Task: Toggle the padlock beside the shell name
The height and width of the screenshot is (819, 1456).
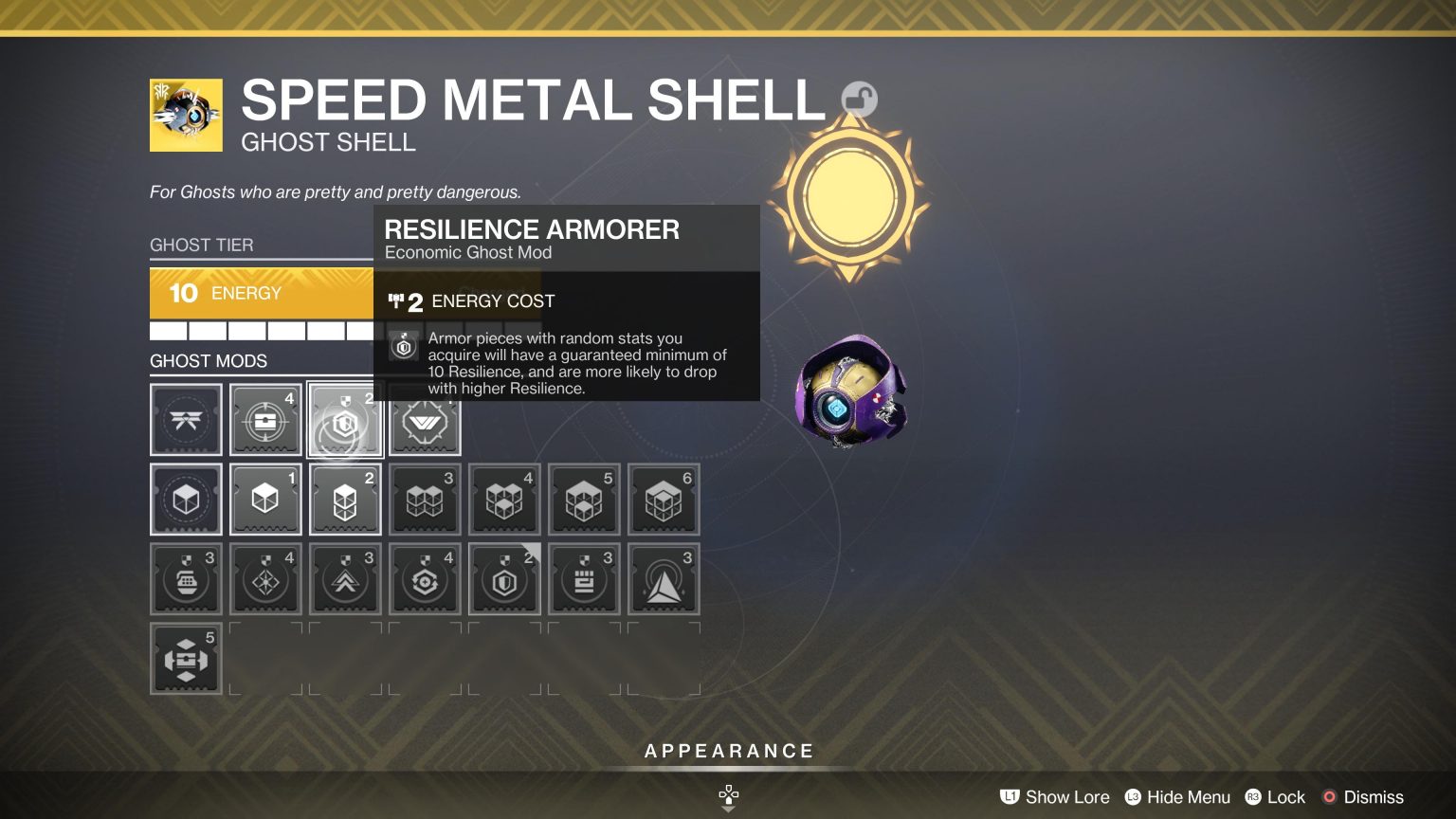Action: coord(859,99)
